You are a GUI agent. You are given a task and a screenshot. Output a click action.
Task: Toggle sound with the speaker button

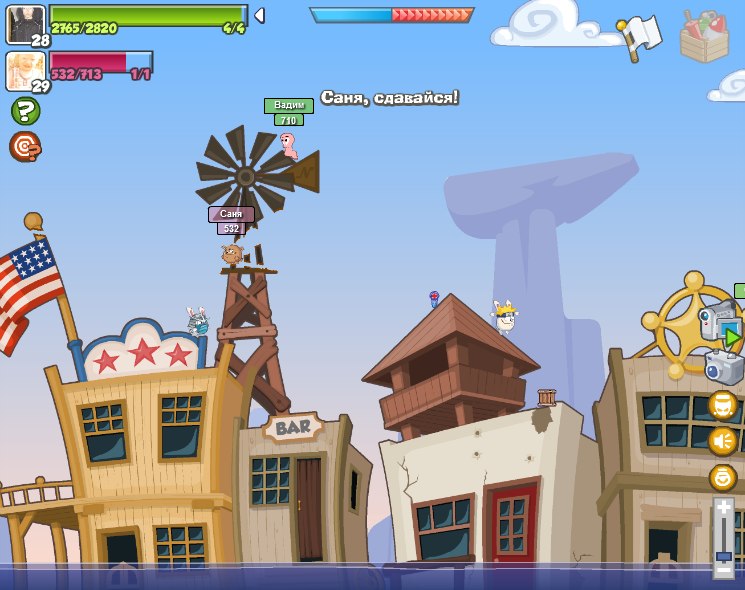723,441
